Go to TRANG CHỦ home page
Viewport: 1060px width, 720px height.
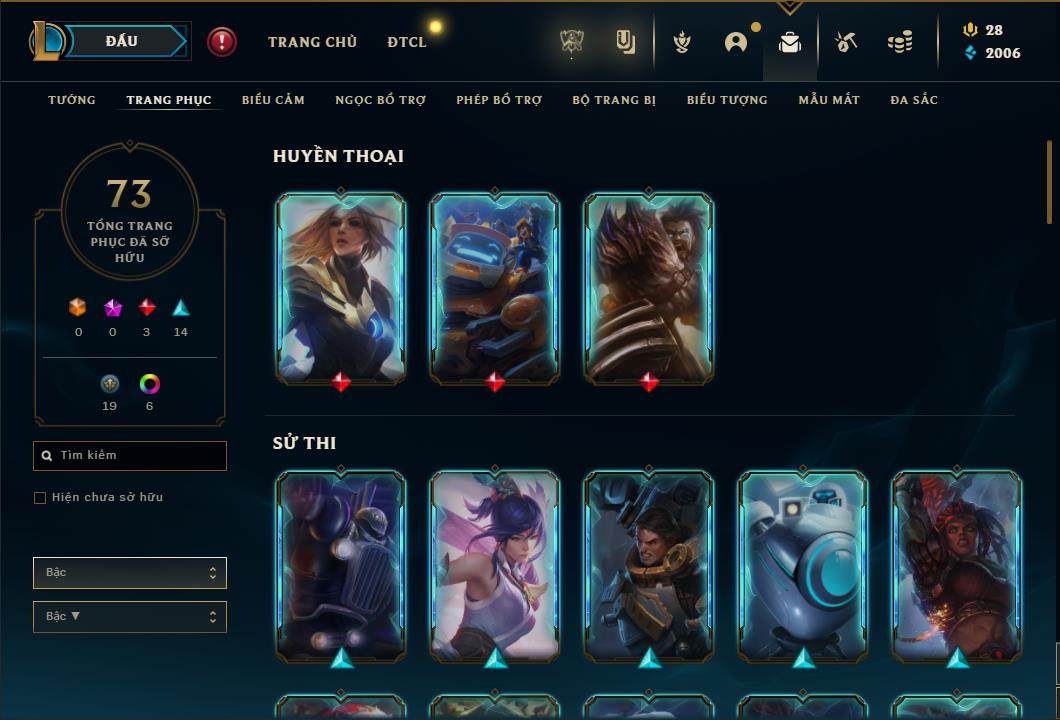coord(312,42)
